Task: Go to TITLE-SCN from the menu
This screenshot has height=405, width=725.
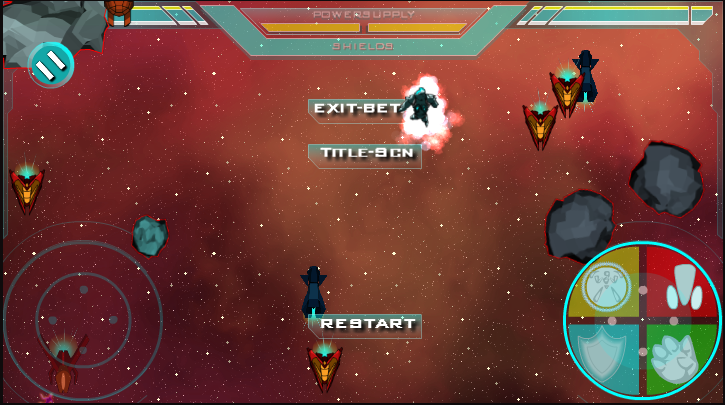Action: point(365,154)
